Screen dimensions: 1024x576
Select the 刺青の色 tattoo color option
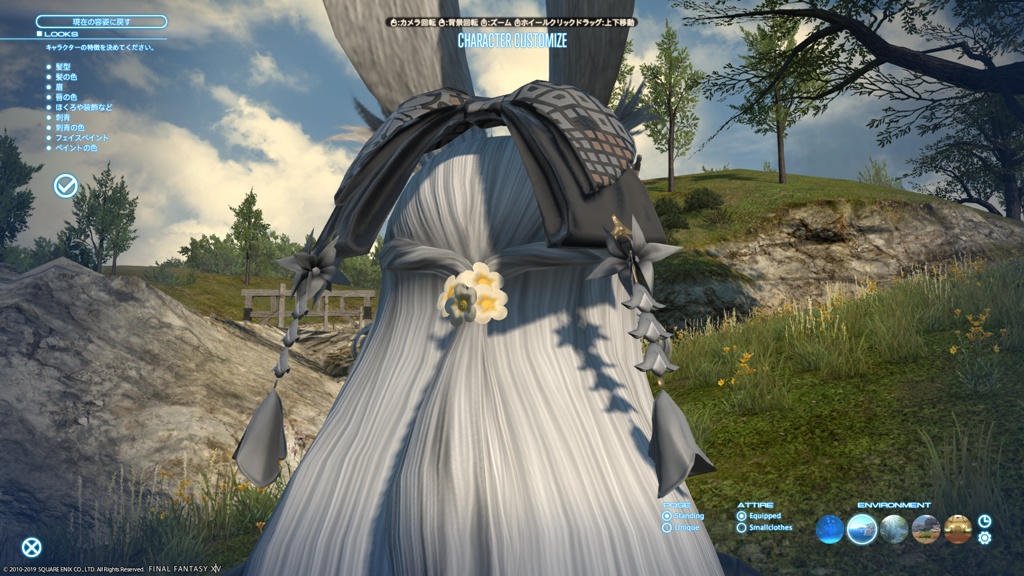click(x=68, y=127)
